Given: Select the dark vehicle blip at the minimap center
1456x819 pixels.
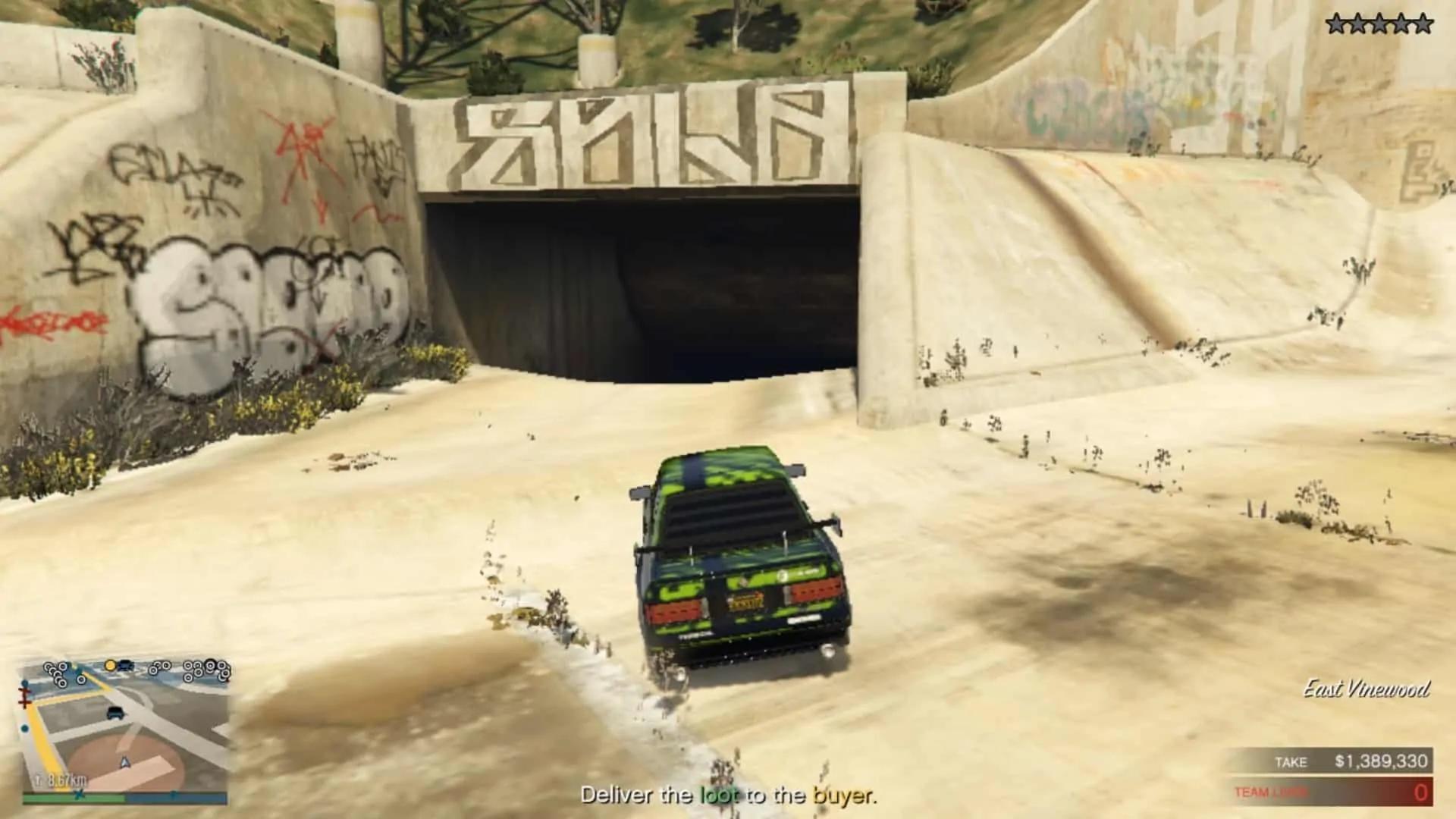Looking at the screenshot, I should pos(115,712).
